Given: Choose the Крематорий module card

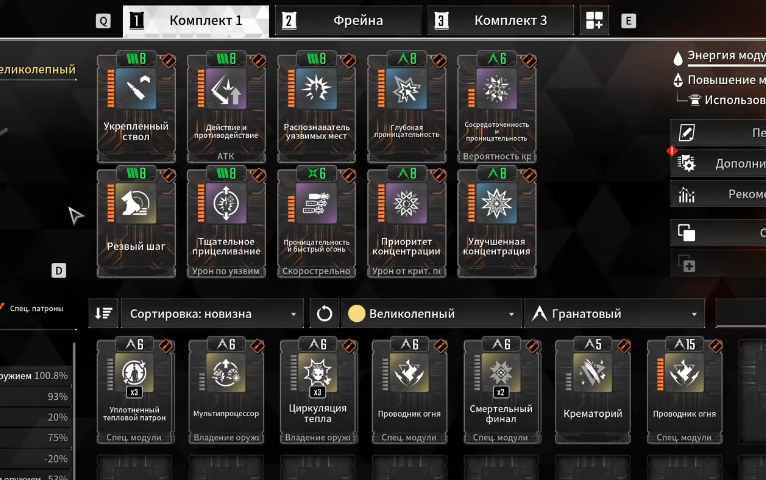Looking at the screenshot, I should tap(591, 391).
